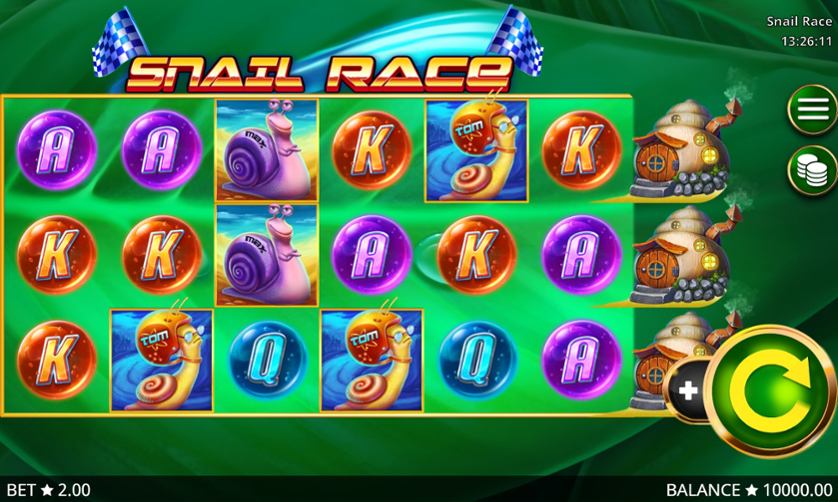Open the hamburger menu

tap(810, 110)
